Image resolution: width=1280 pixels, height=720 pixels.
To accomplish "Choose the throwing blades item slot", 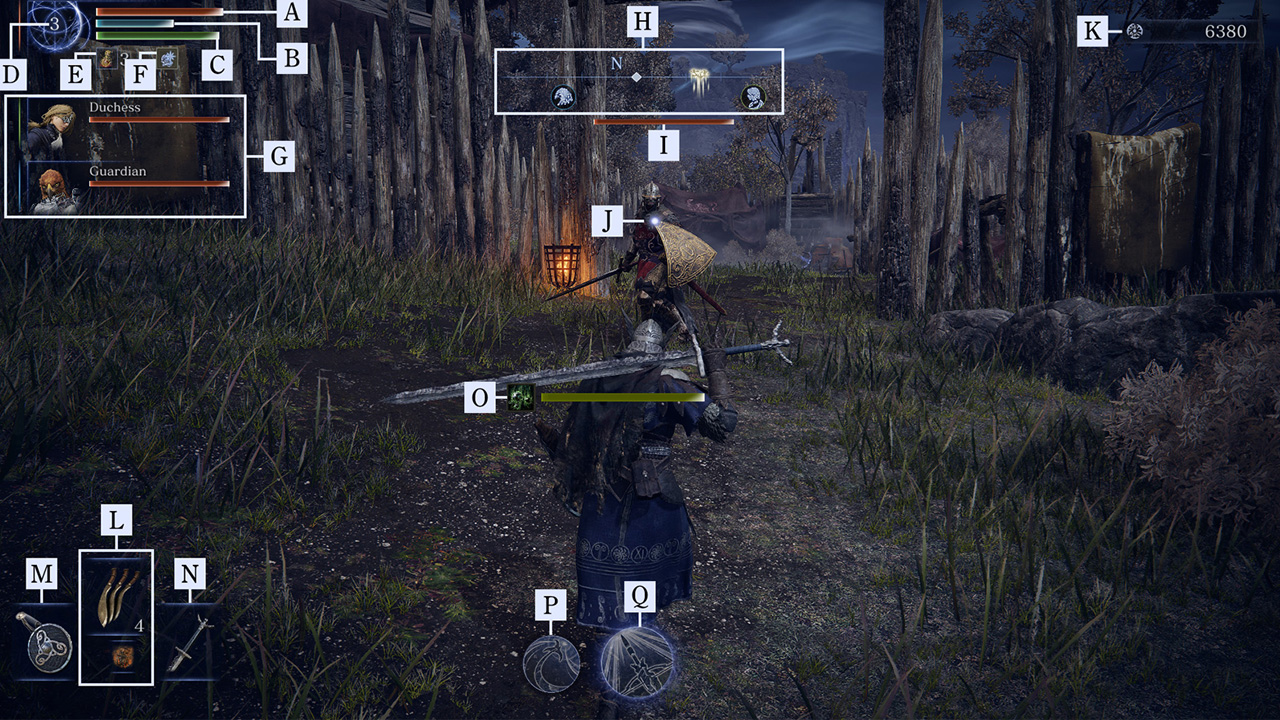I will click(x=115, y=594).
